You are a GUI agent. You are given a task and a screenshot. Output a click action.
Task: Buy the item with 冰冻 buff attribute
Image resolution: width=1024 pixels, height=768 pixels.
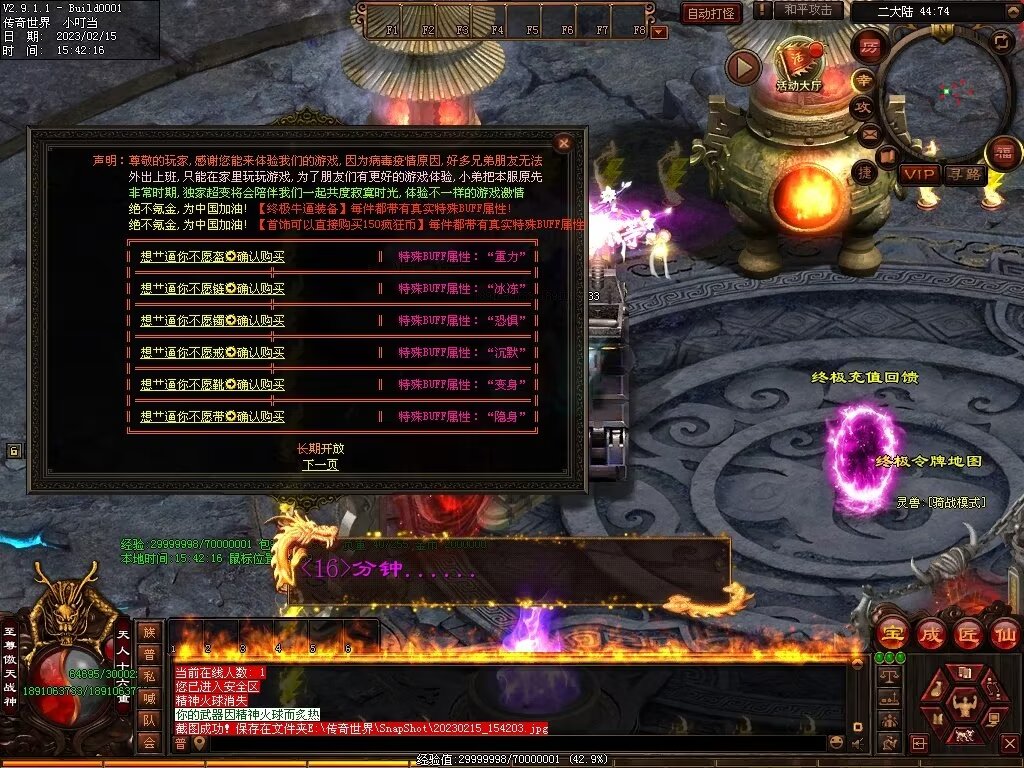212,289
